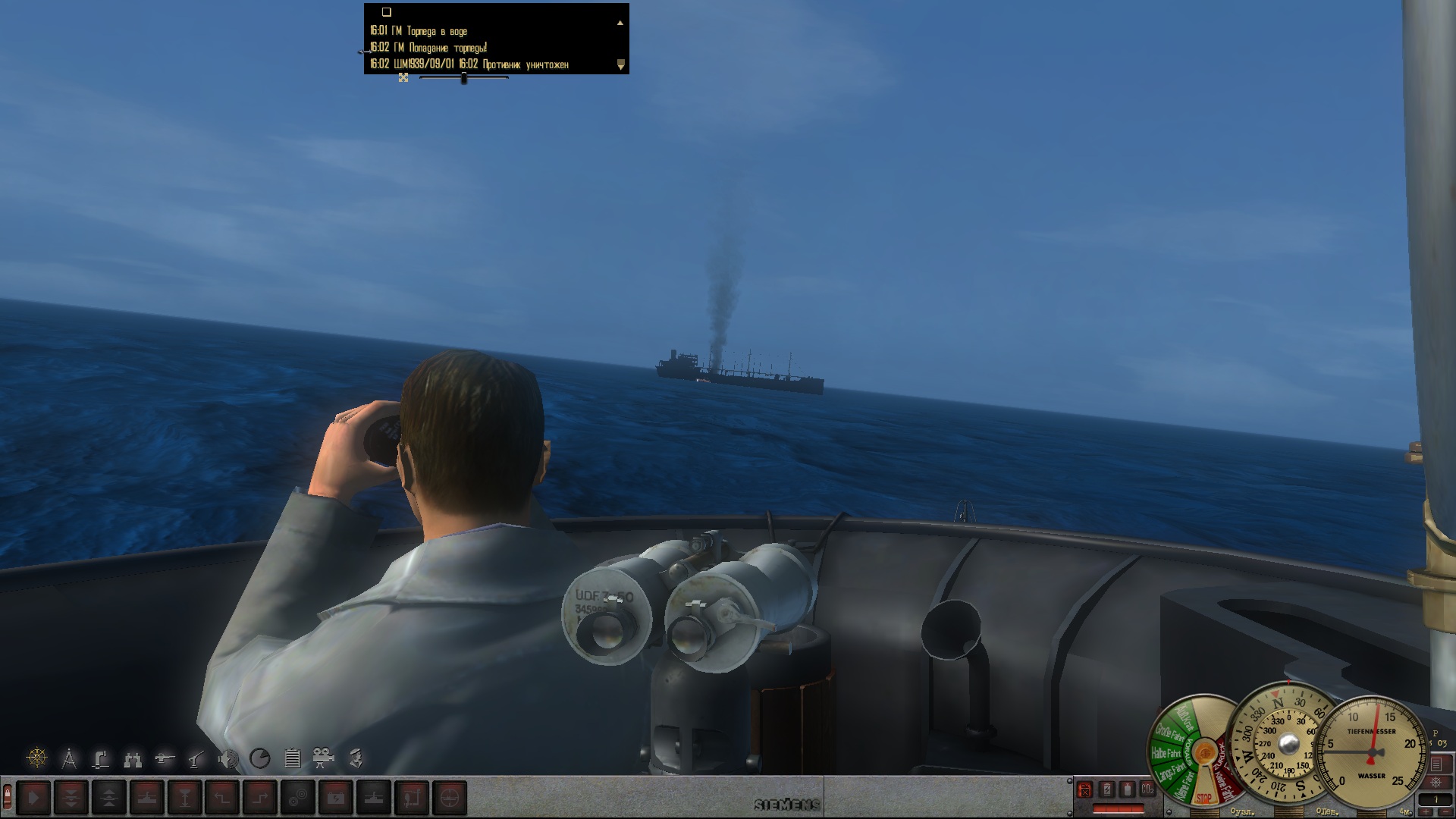Open the crew officer portrait icon
The width and height of the screenshot is (1456, 819).
tap(356, 758)
